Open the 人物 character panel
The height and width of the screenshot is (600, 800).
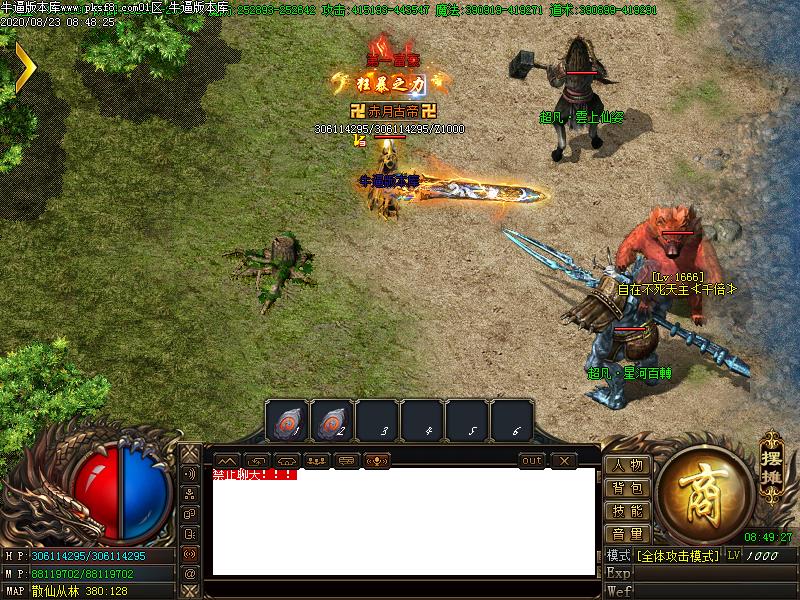point(628,466)
